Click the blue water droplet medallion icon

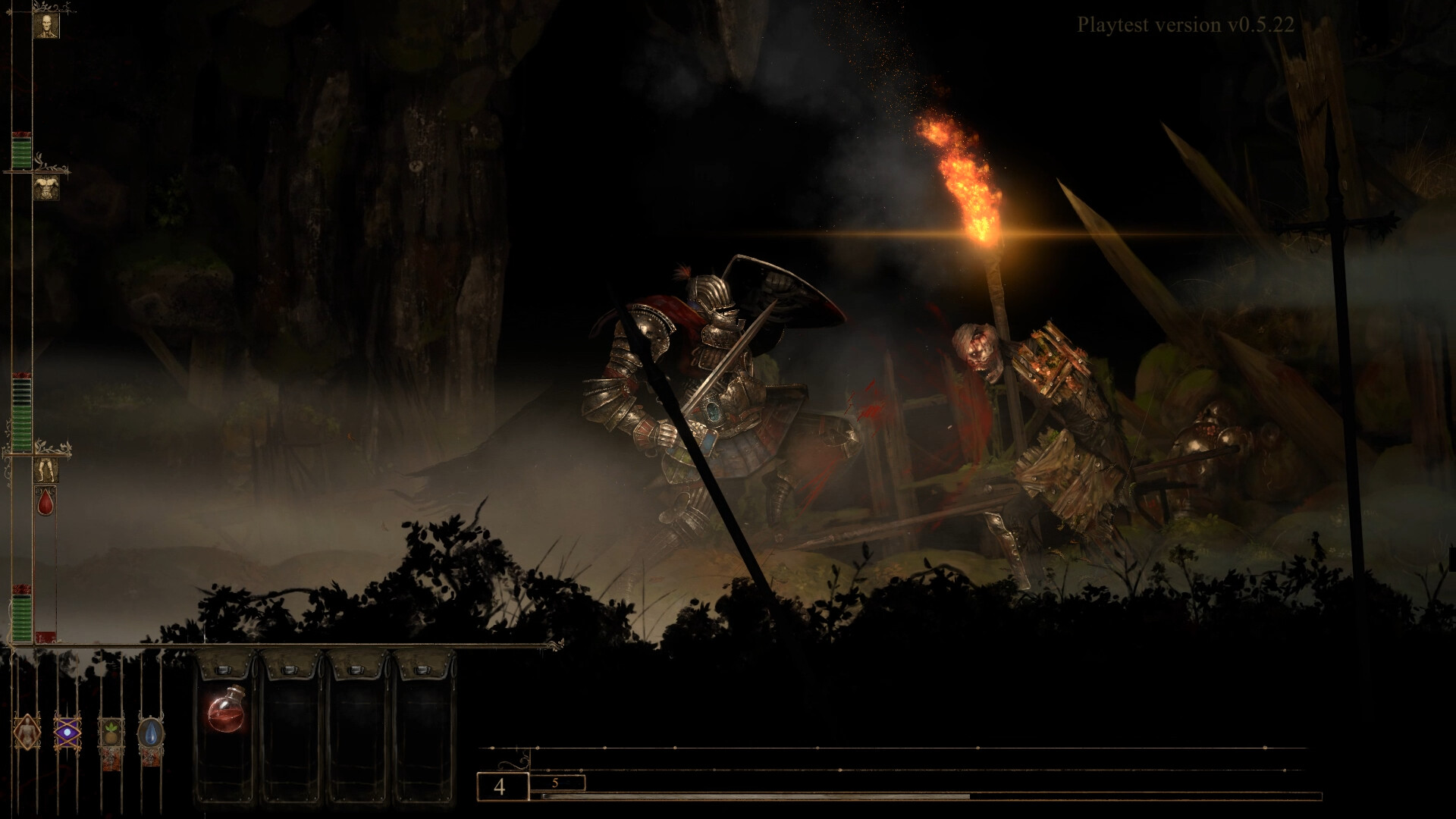pyautogui.click(x=150, y=733)
